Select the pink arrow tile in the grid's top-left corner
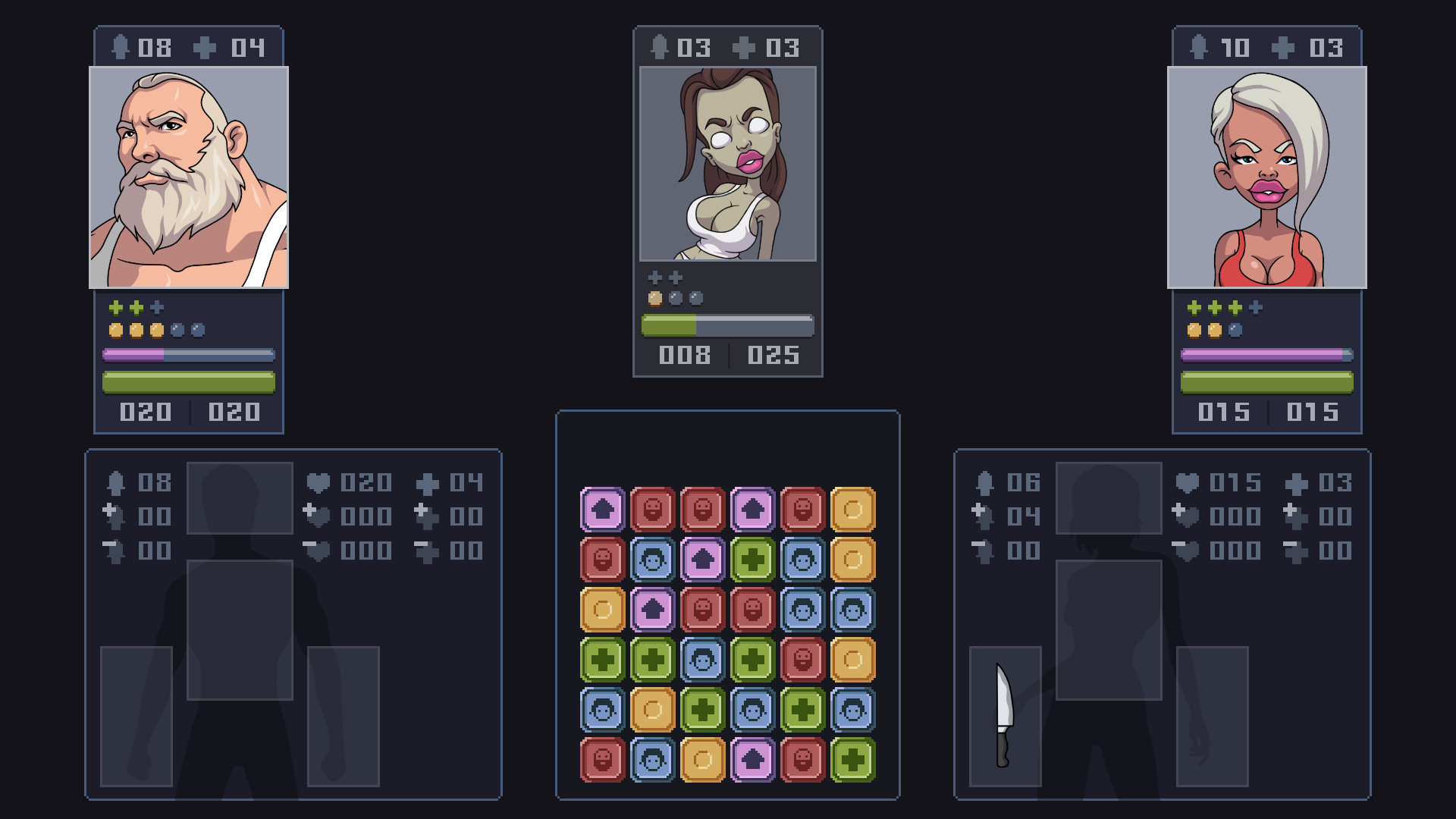The height and width of the screenshot is (819, 1456). click(x=603, y=508)
